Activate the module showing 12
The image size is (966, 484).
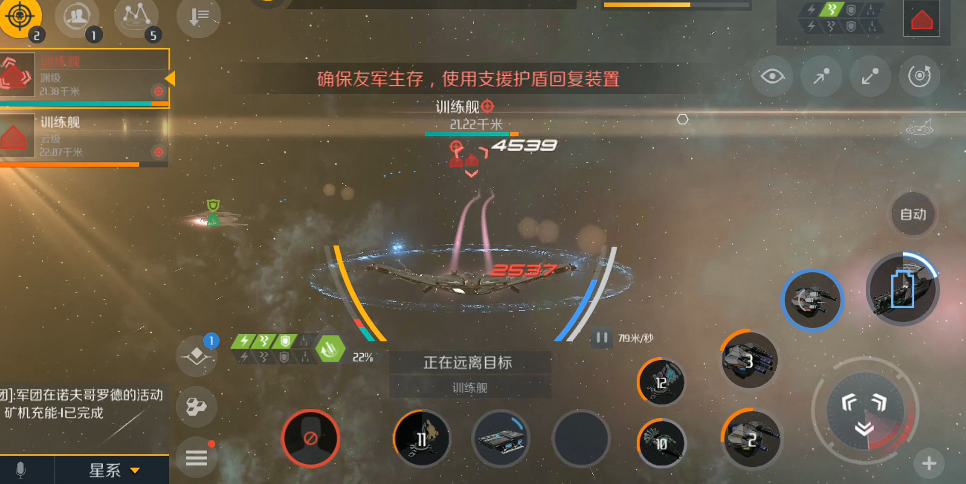[662, 383]
